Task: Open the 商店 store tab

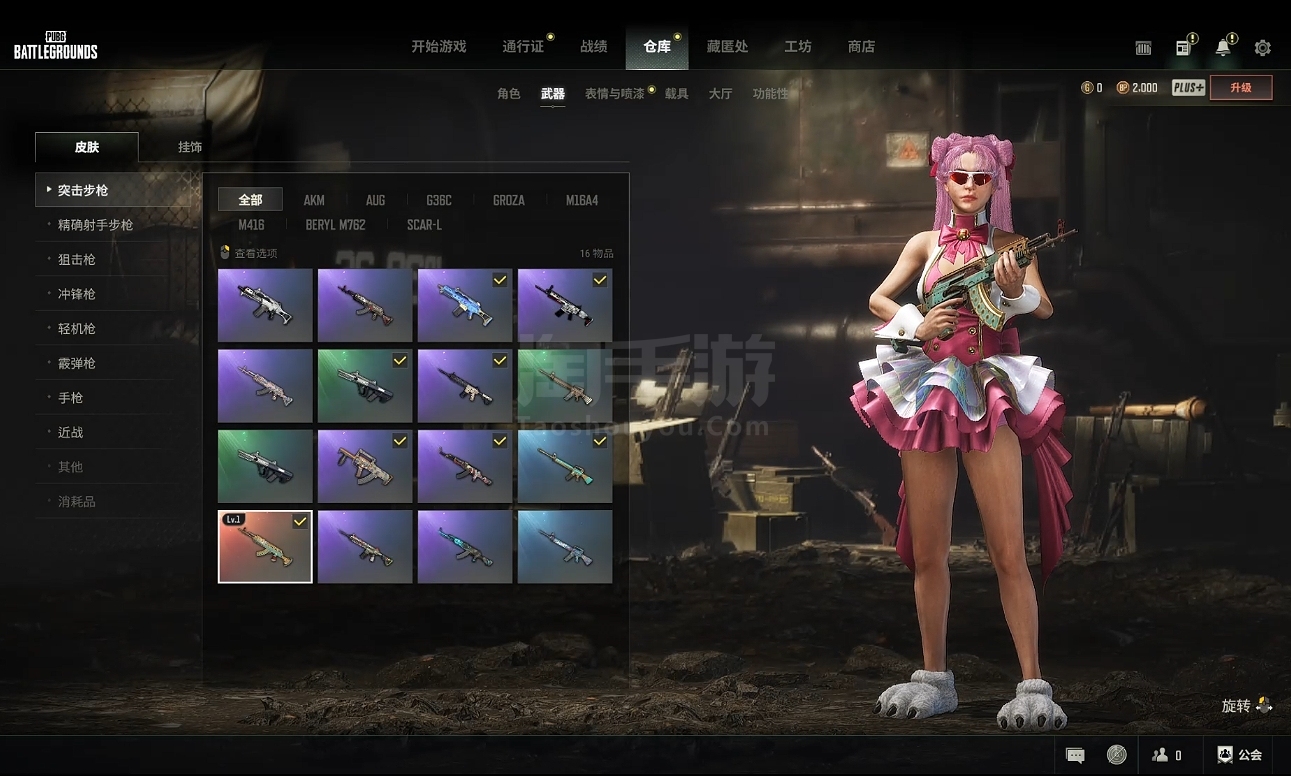Action: [861, 47]
